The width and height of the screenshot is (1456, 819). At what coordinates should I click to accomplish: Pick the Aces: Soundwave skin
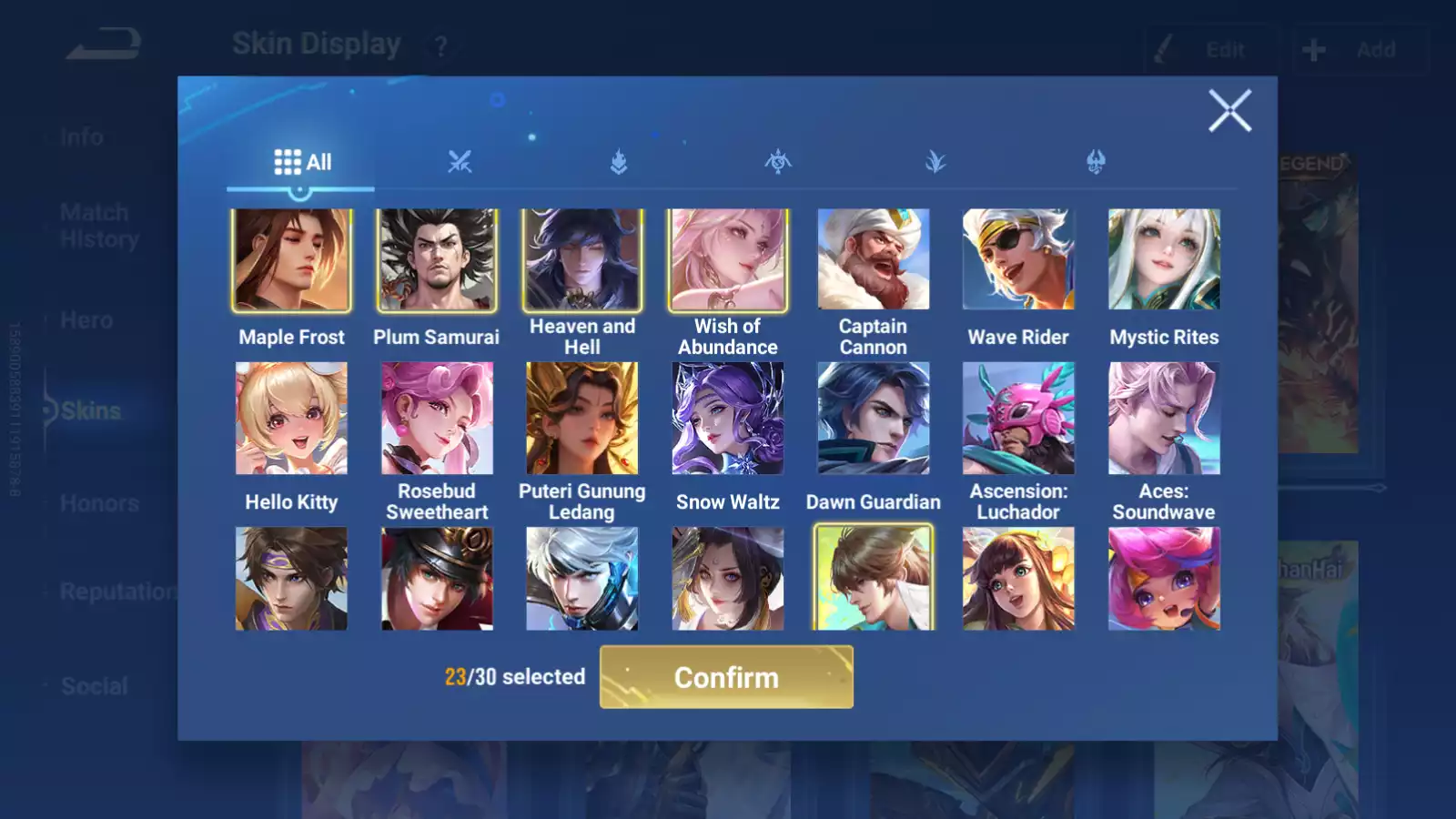click(1164, 419)
